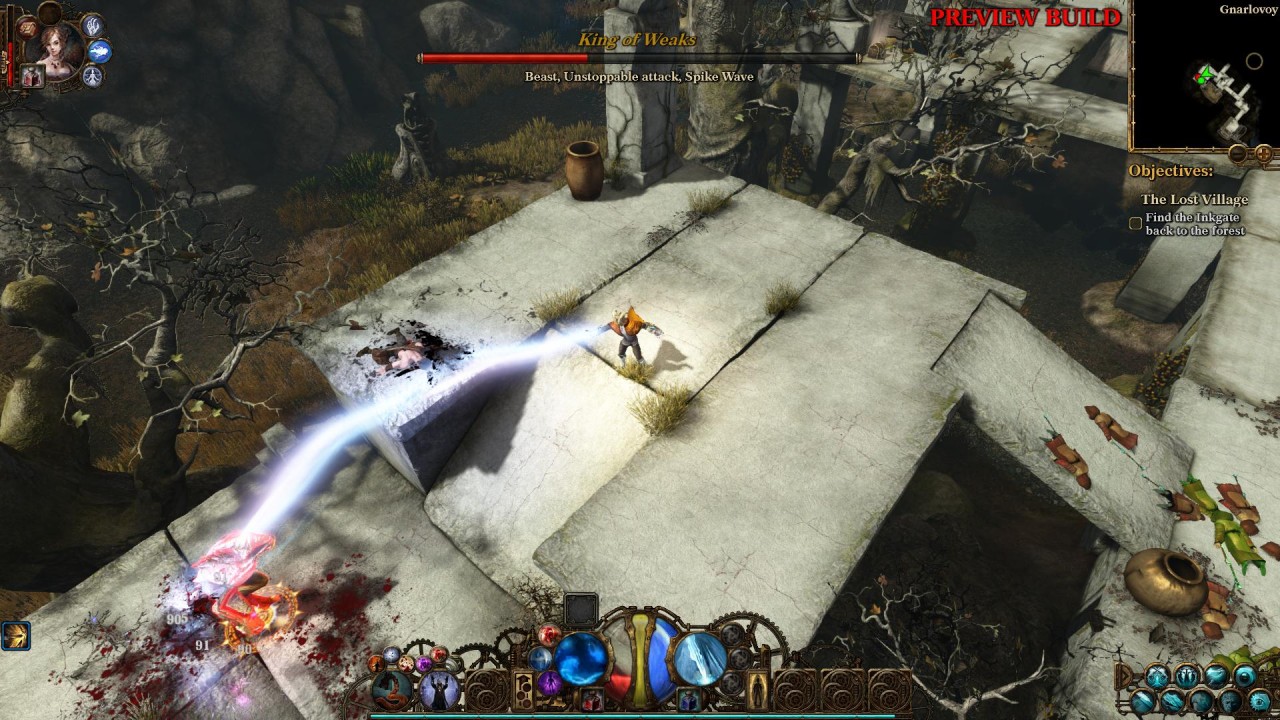Zoom in the minimap with plus button

pos(1263,153)
